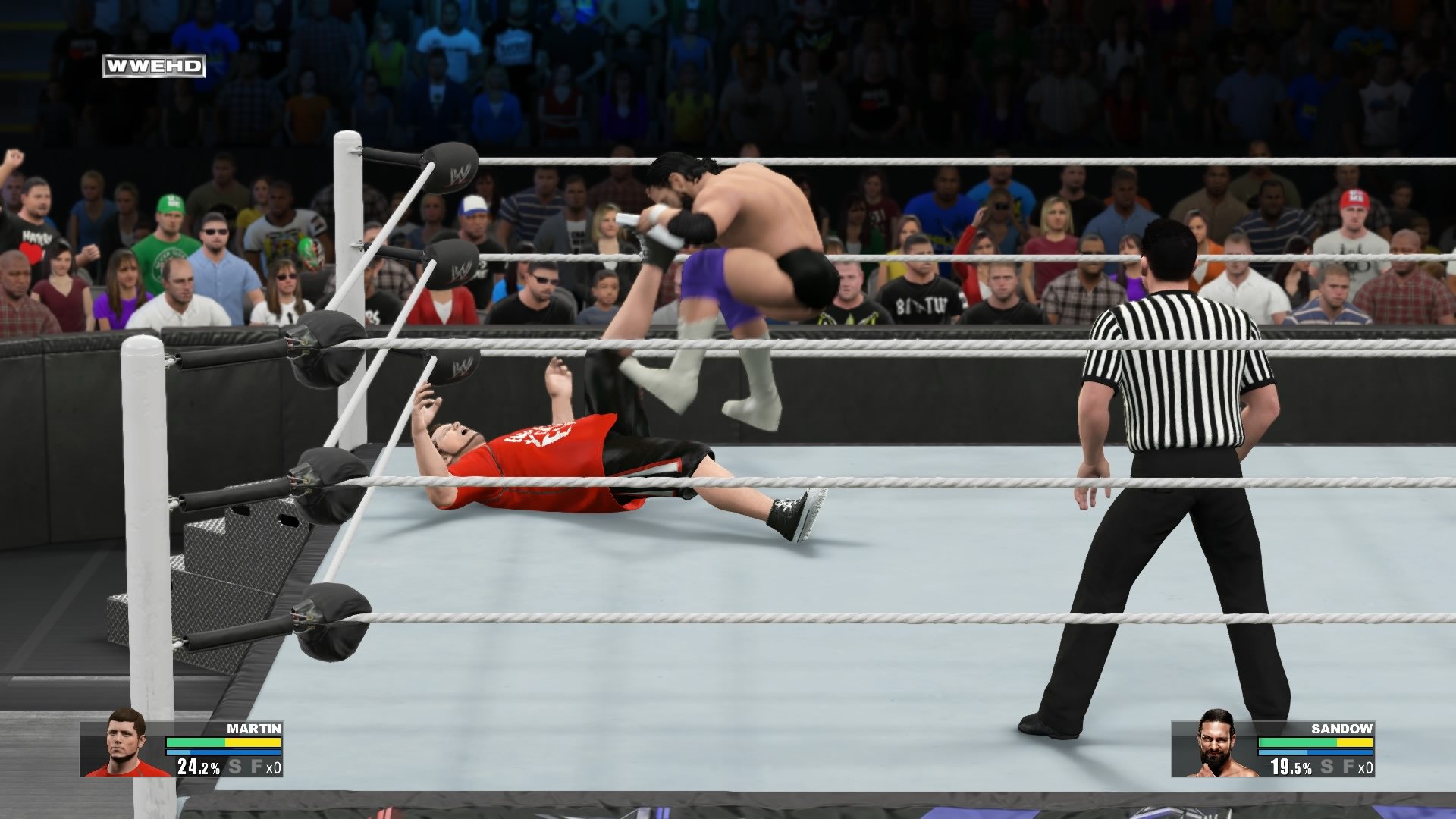Screen dimensions: 1456x819
Task: Click the 'S' signature indicator on Sandow's HUD
Action: [x=1326, y=767]
